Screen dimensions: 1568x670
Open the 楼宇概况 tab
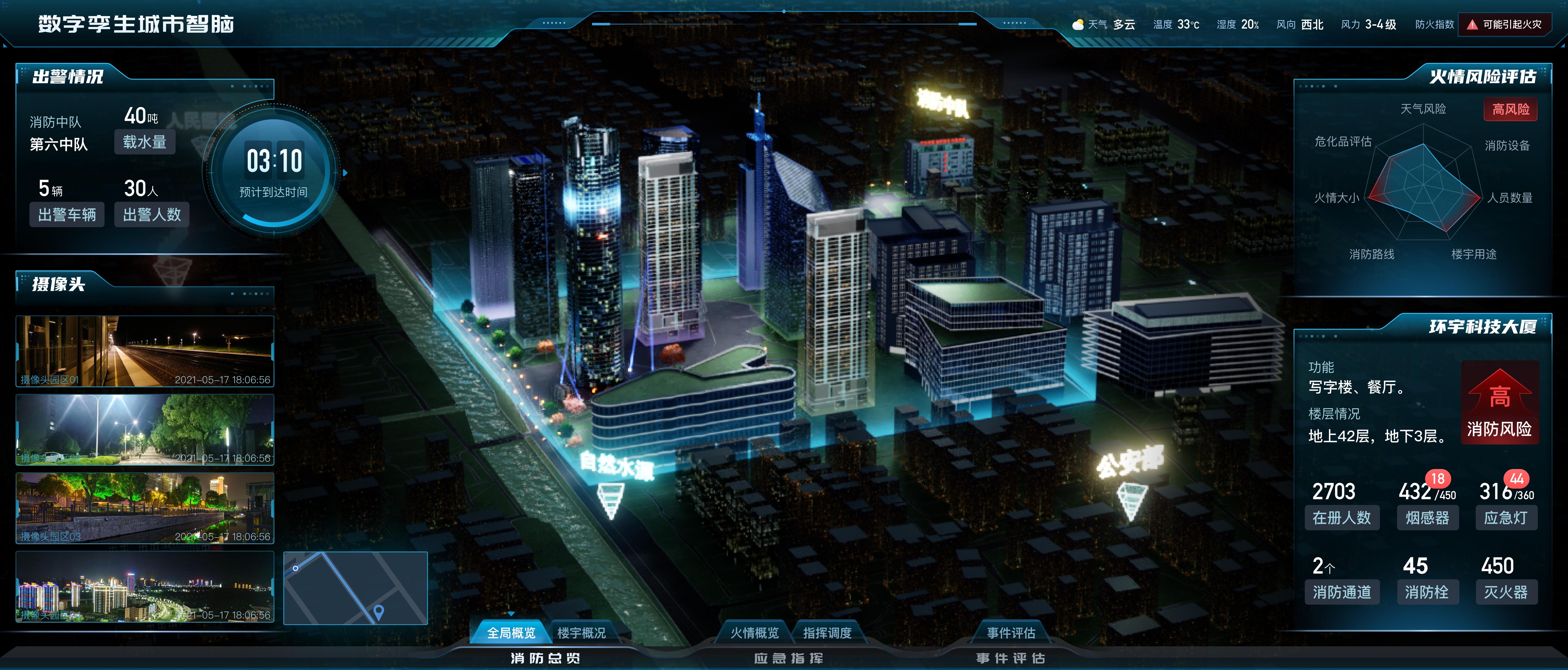coord(581,633)
